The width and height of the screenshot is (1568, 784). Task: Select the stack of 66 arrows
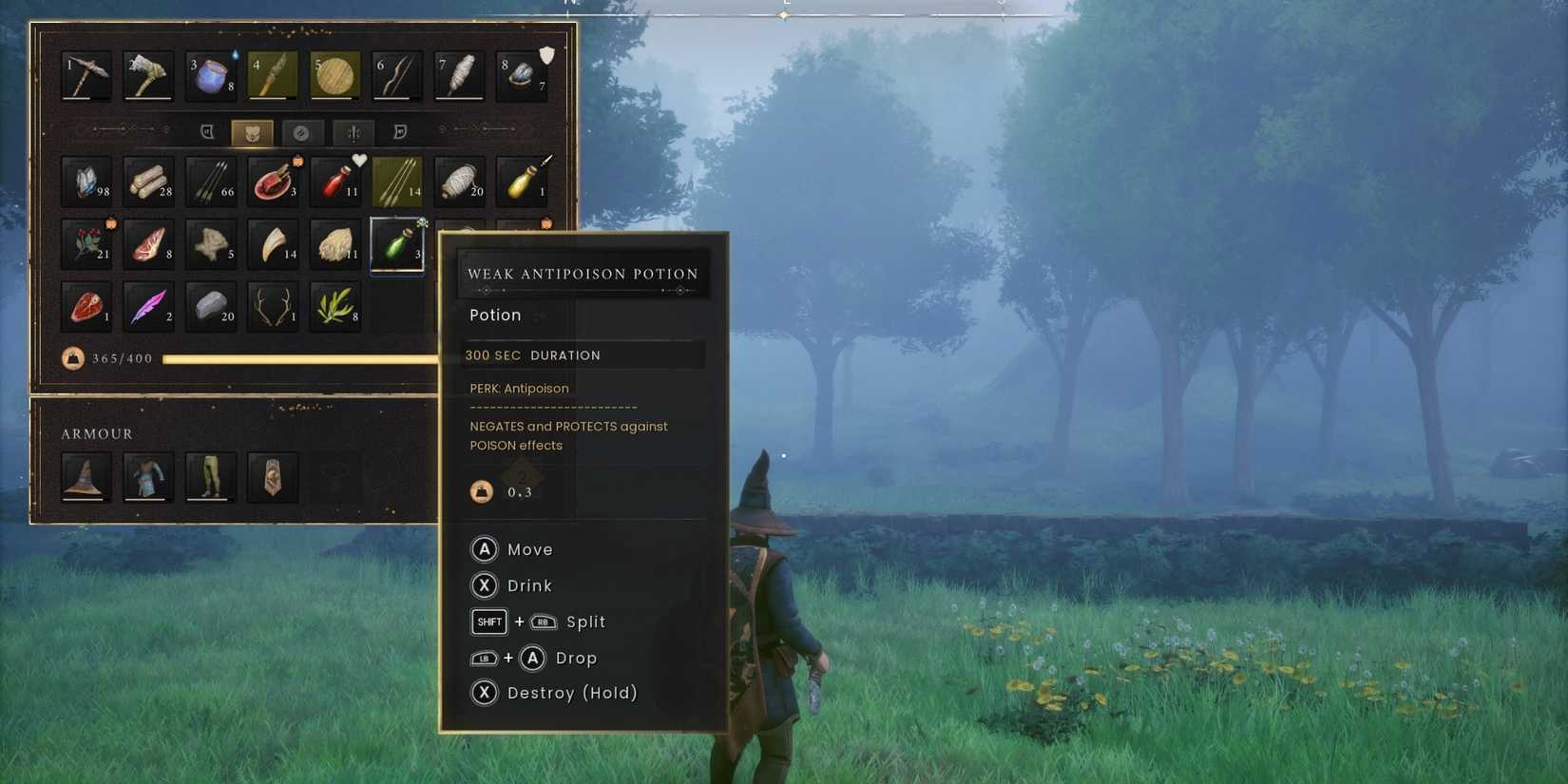(x=210, y=181)
